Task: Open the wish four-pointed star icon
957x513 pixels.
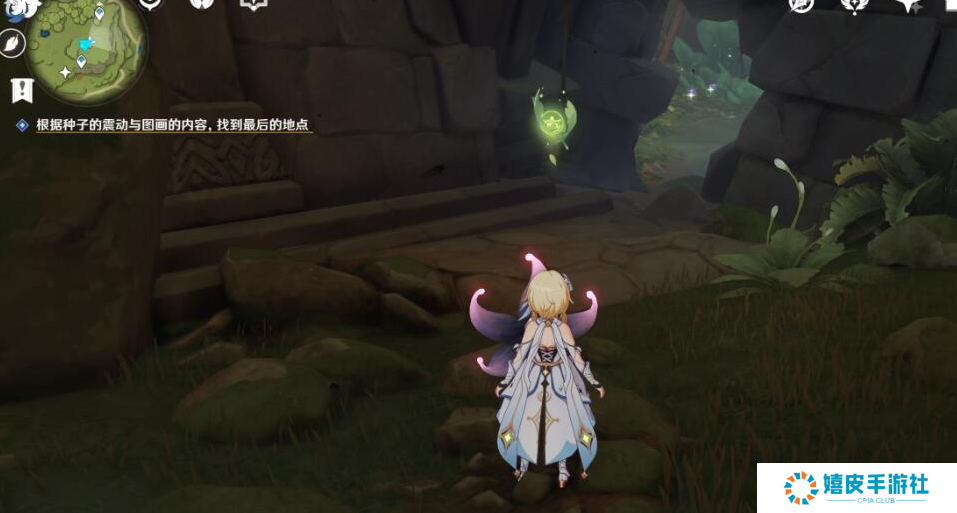Action: (909, 5)
